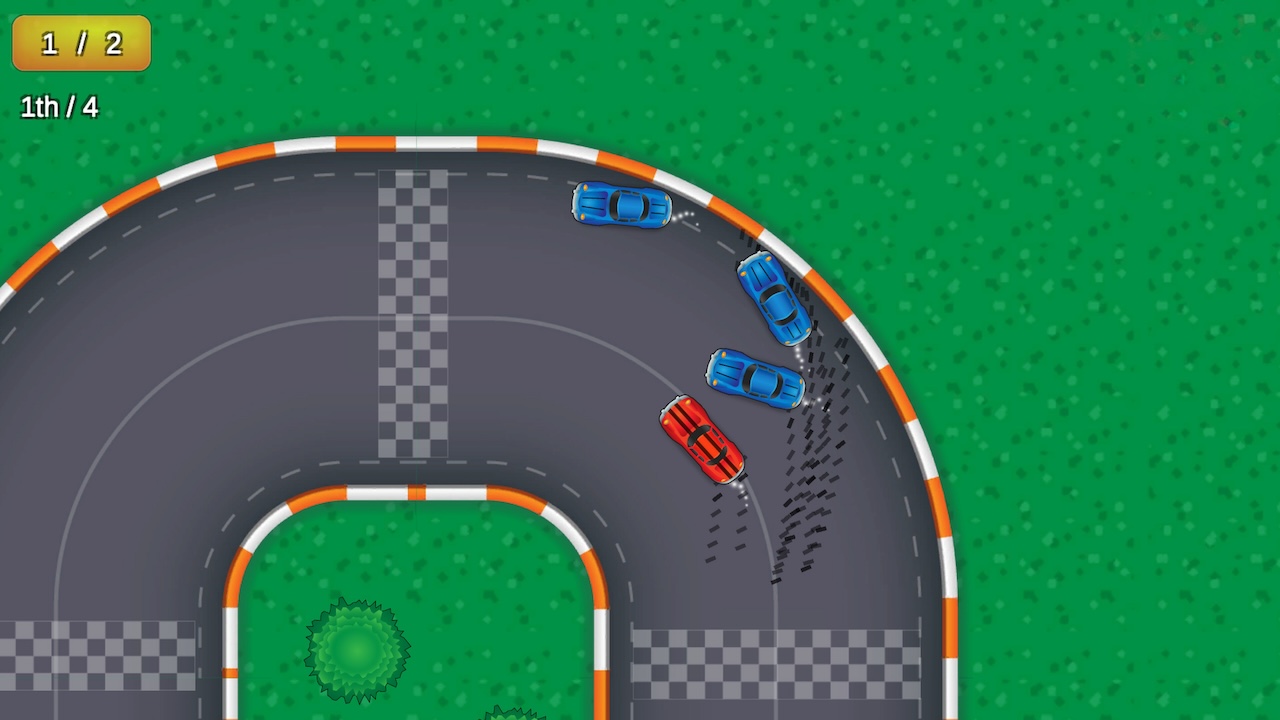
Task: Select the leading blue car near the top
Action: click(620, 205)
